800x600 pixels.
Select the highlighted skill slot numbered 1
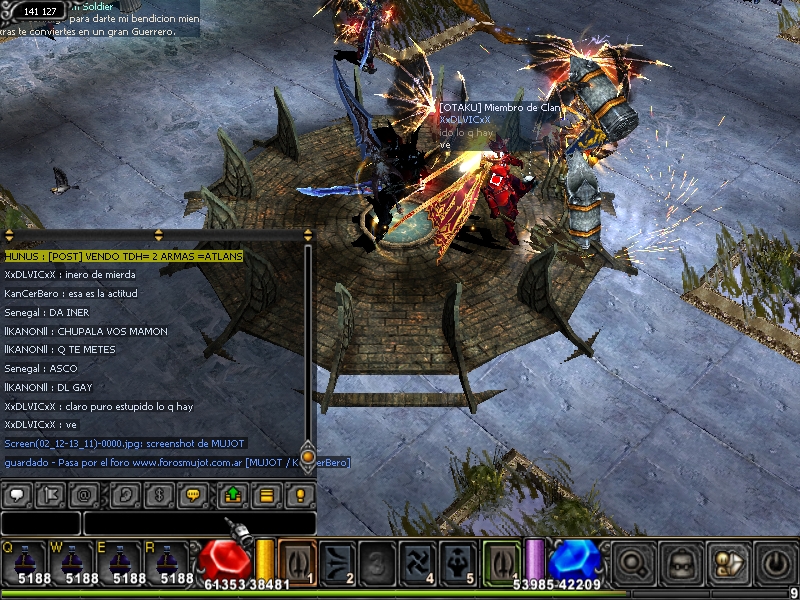tap(297, 560)
